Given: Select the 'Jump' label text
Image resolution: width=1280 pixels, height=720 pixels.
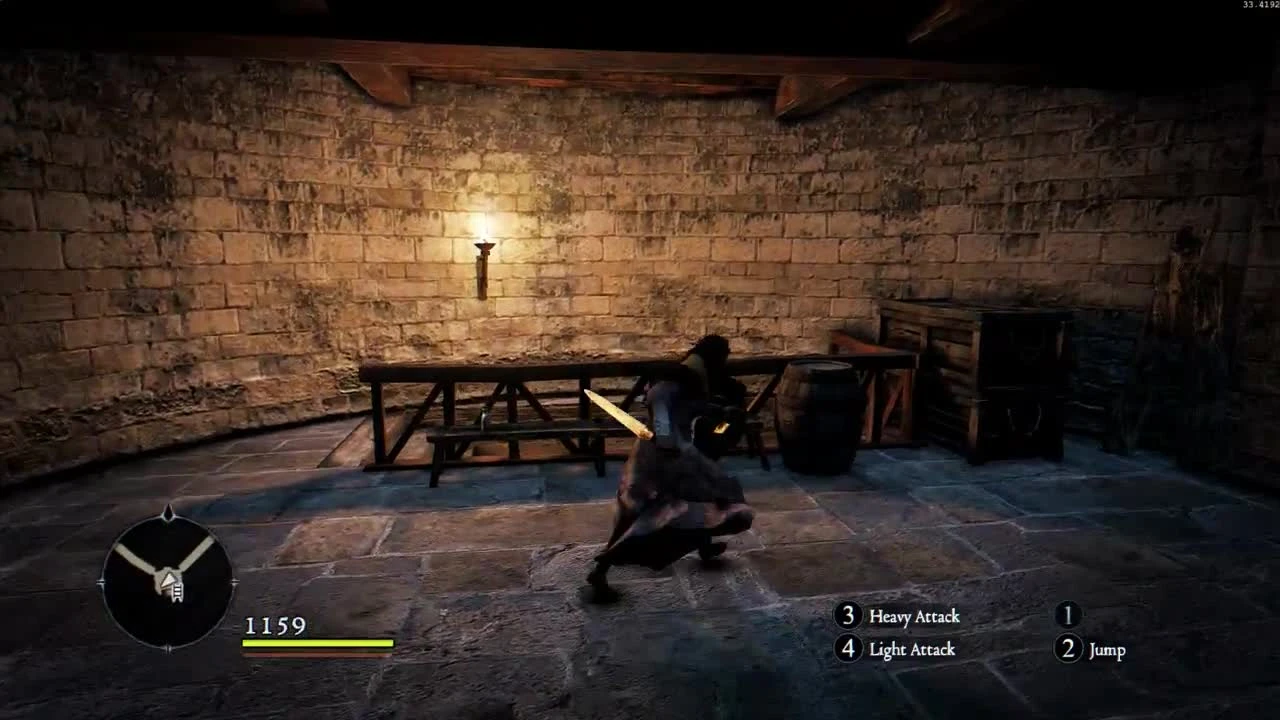Looking at the screenshot, I should (1106, 650).
